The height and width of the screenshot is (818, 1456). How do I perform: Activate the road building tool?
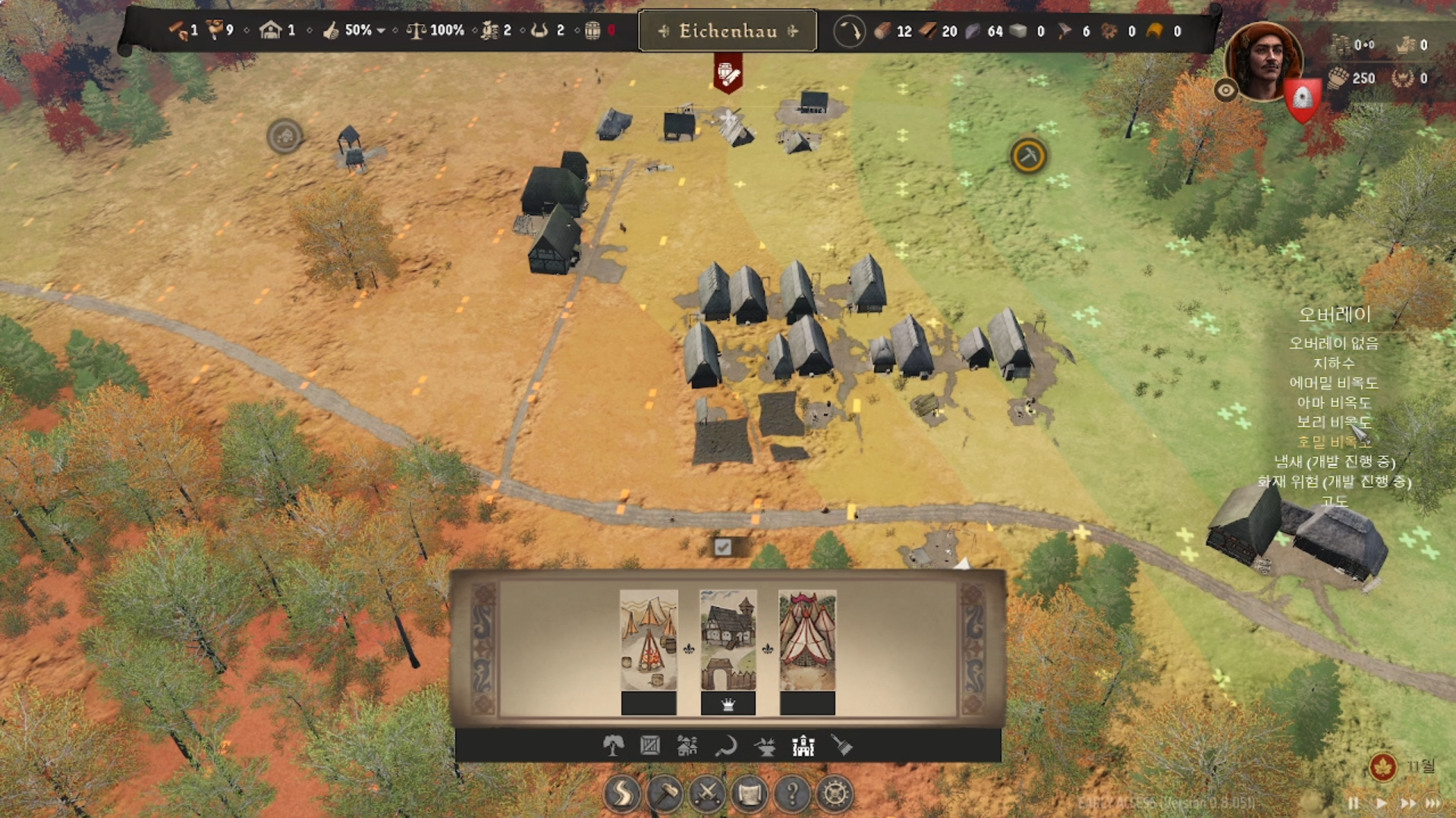point(622,794)
